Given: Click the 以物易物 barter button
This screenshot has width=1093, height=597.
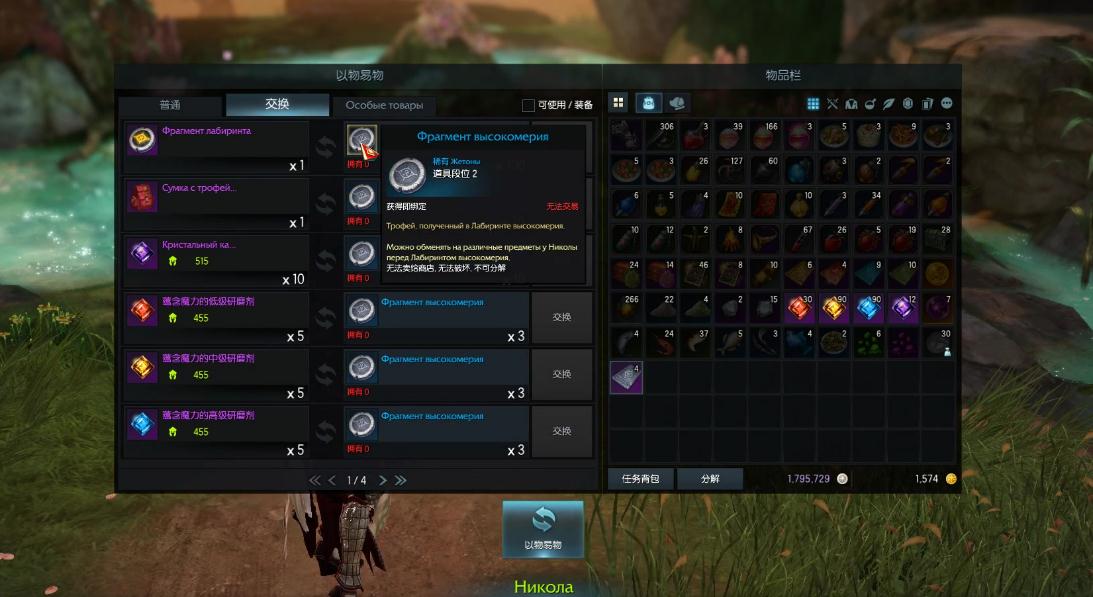Looking at the screenshot, I should (543, 527).
